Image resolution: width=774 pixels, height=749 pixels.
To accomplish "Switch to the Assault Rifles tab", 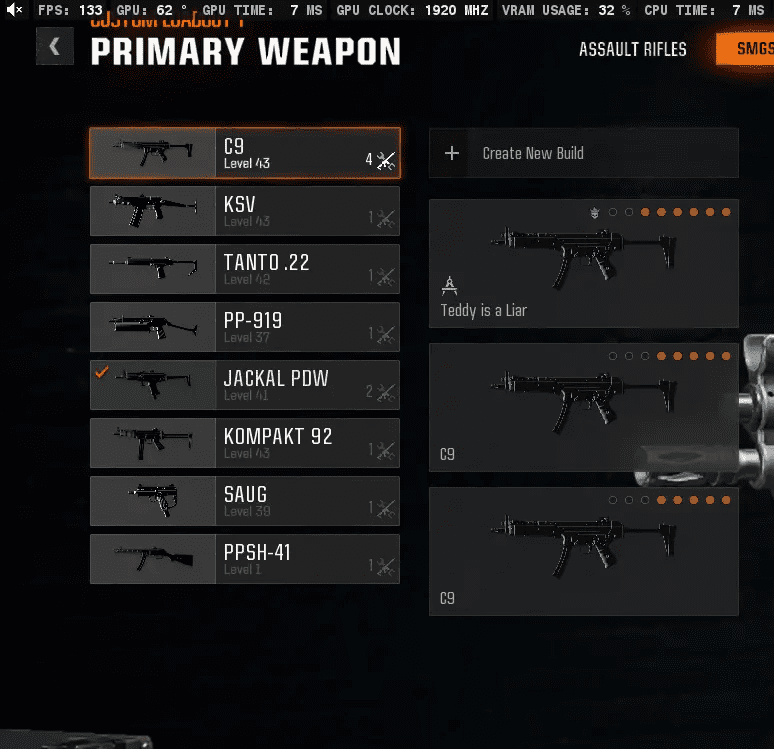I will point(632,49).
